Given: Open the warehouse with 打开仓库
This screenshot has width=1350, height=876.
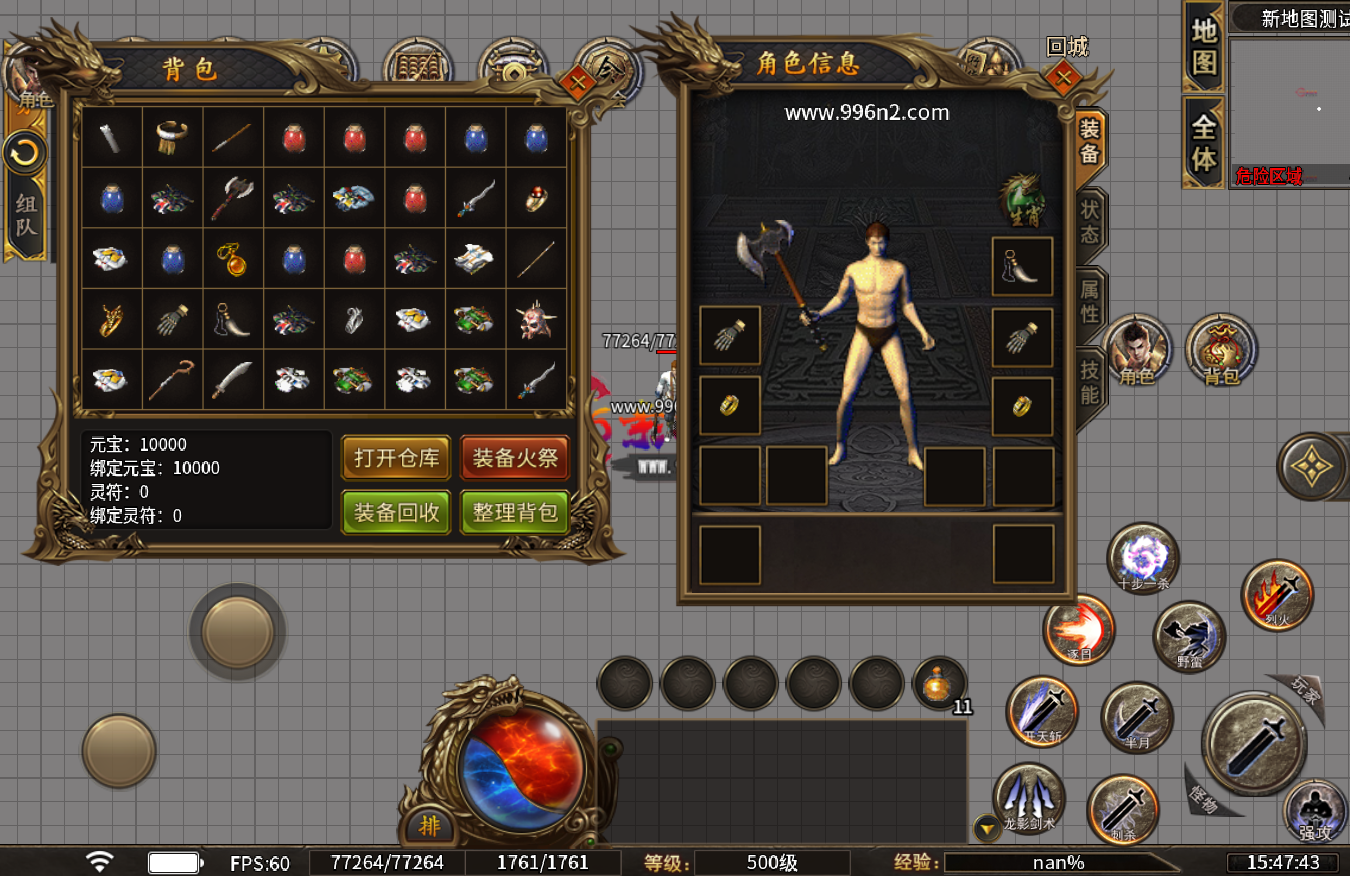Looking at the screenshot, I should (x=396, y=459).
